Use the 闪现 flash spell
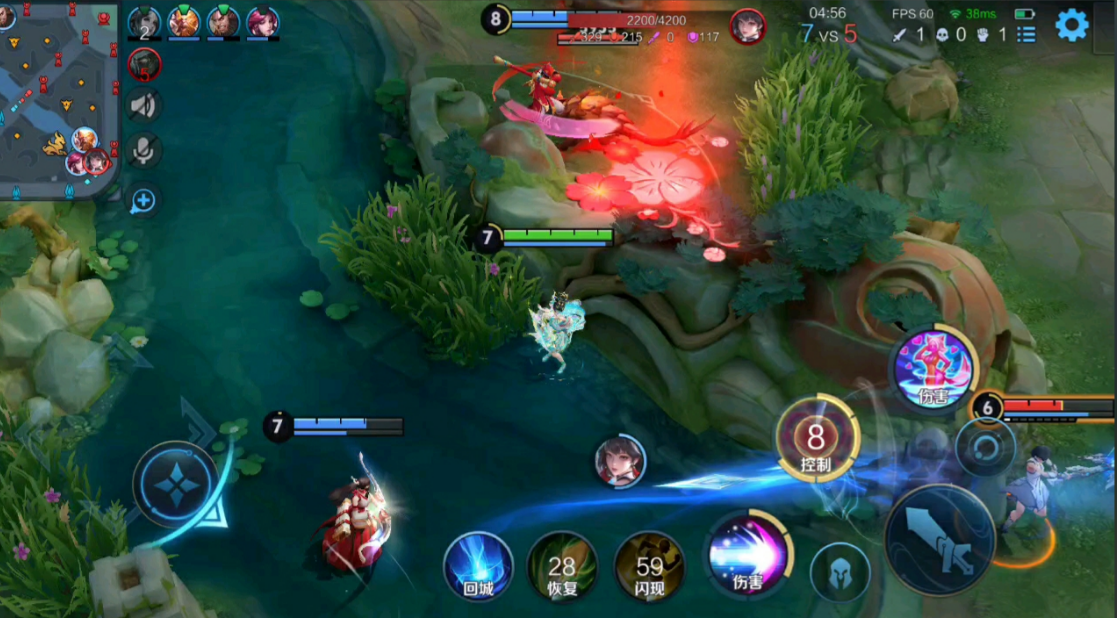Viewport: 1117px width, 618px height. [x=649, y=566]
